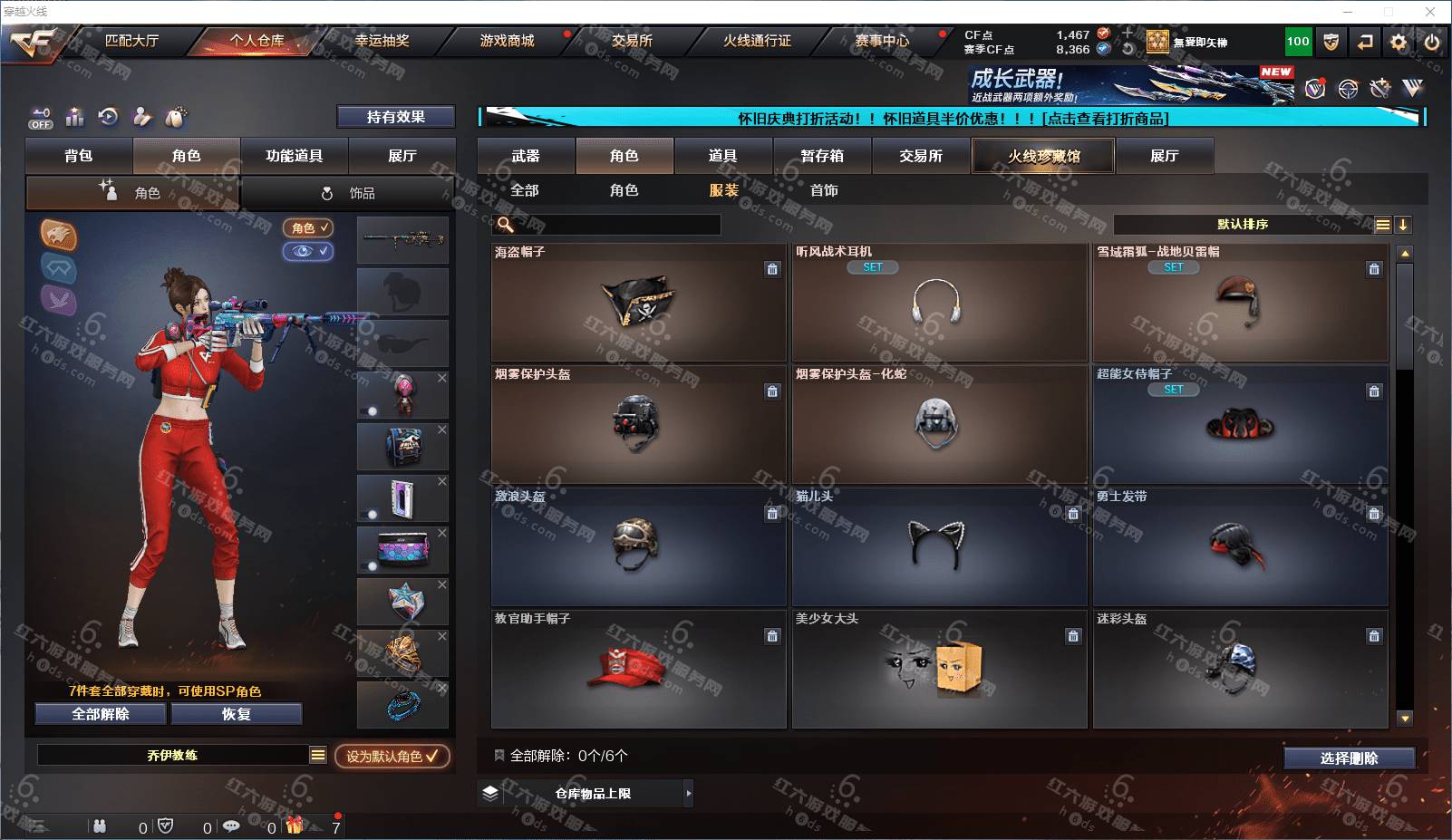Pick the 猫儿头 cat ears item
This screenshot has width=1452, height=840.
point(938,546)
